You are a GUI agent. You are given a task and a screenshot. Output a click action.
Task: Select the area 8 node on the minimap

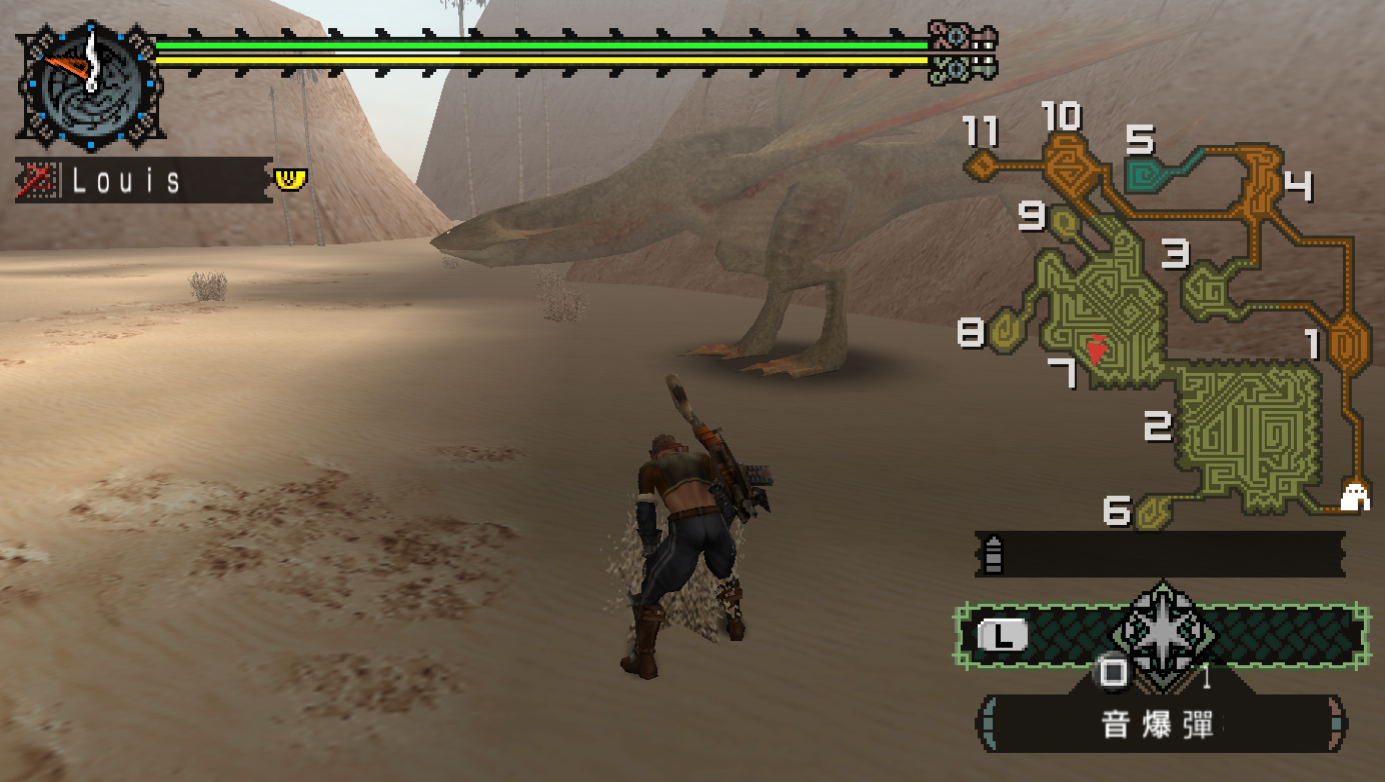(x=1005, y=331)
